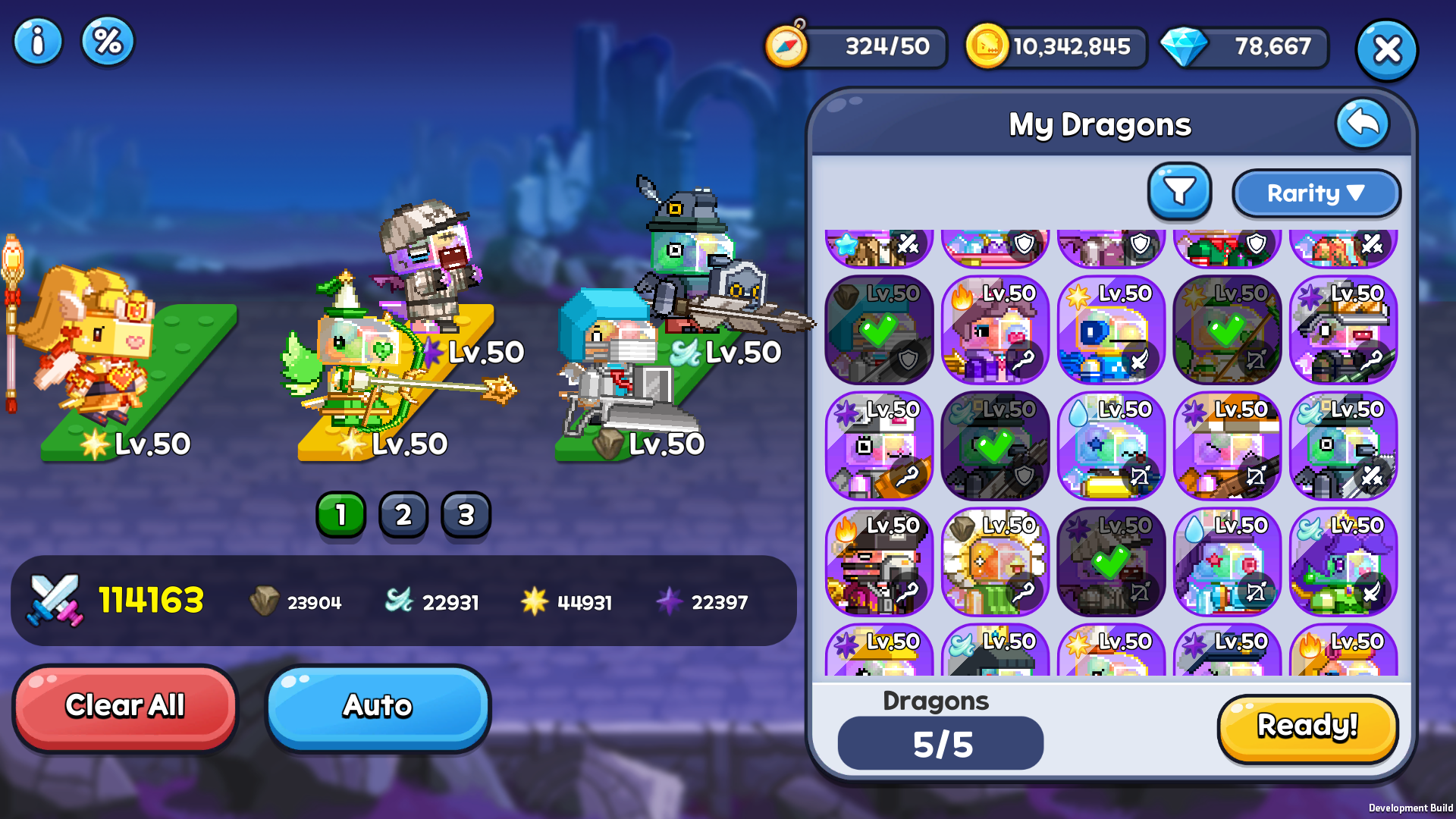Confirm the team with Ready!
The image size is (1456, 819).
point(1307,727)
